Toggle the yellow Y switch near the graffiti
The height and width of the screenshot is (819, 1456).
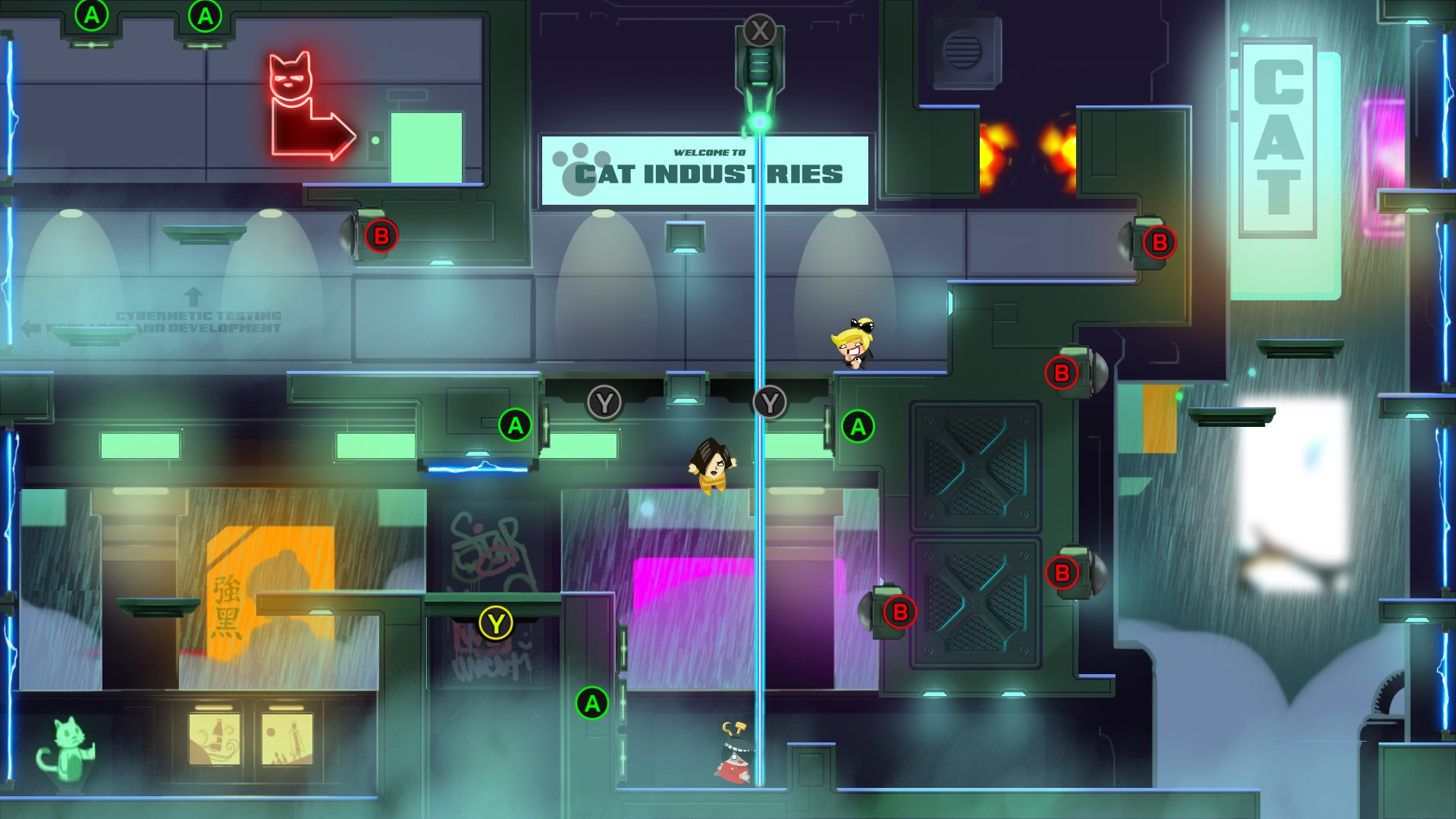497,623
